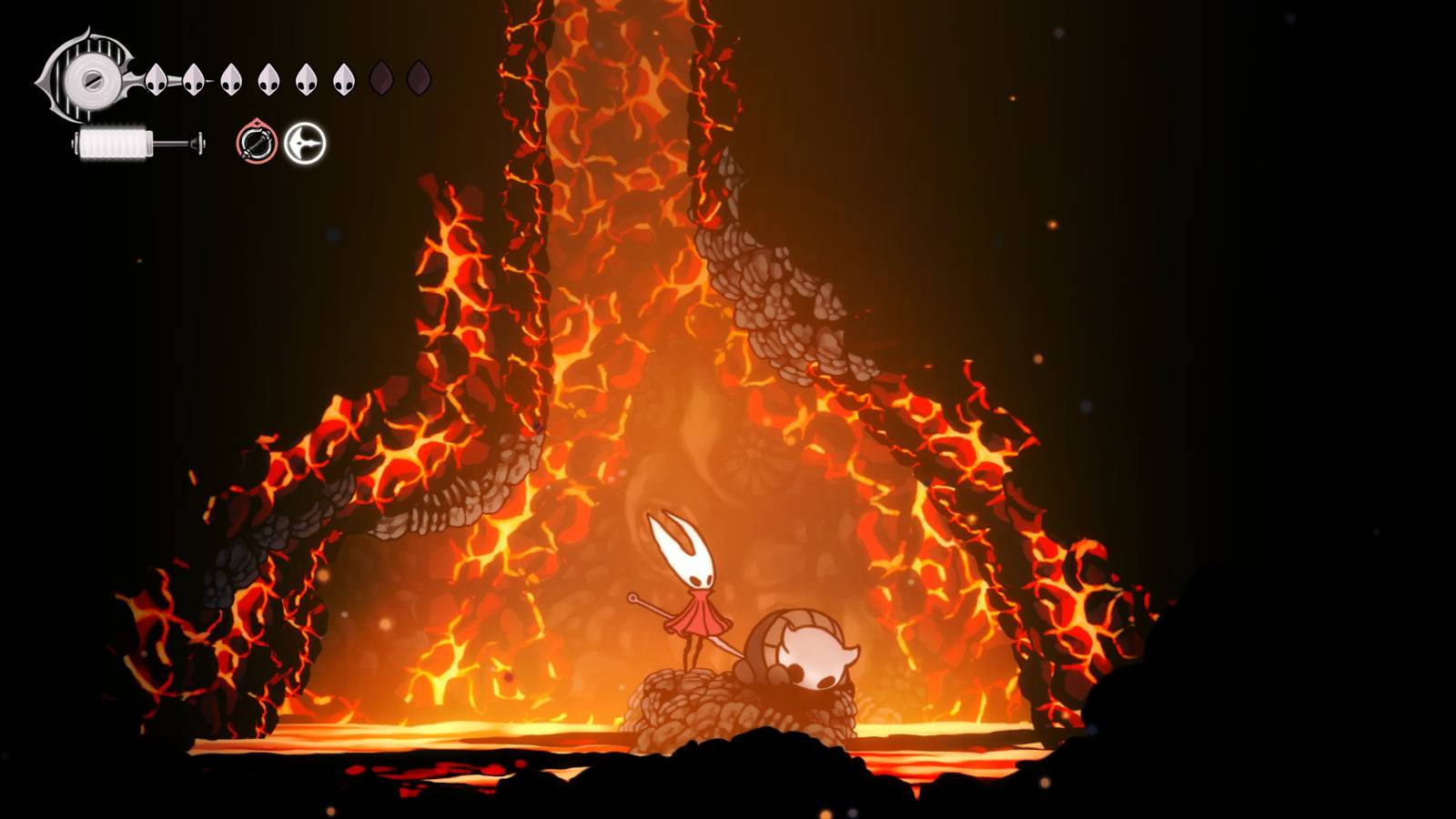Select the red-ringed tool icon
This screenshot has height=819, width=1456.
257,143
